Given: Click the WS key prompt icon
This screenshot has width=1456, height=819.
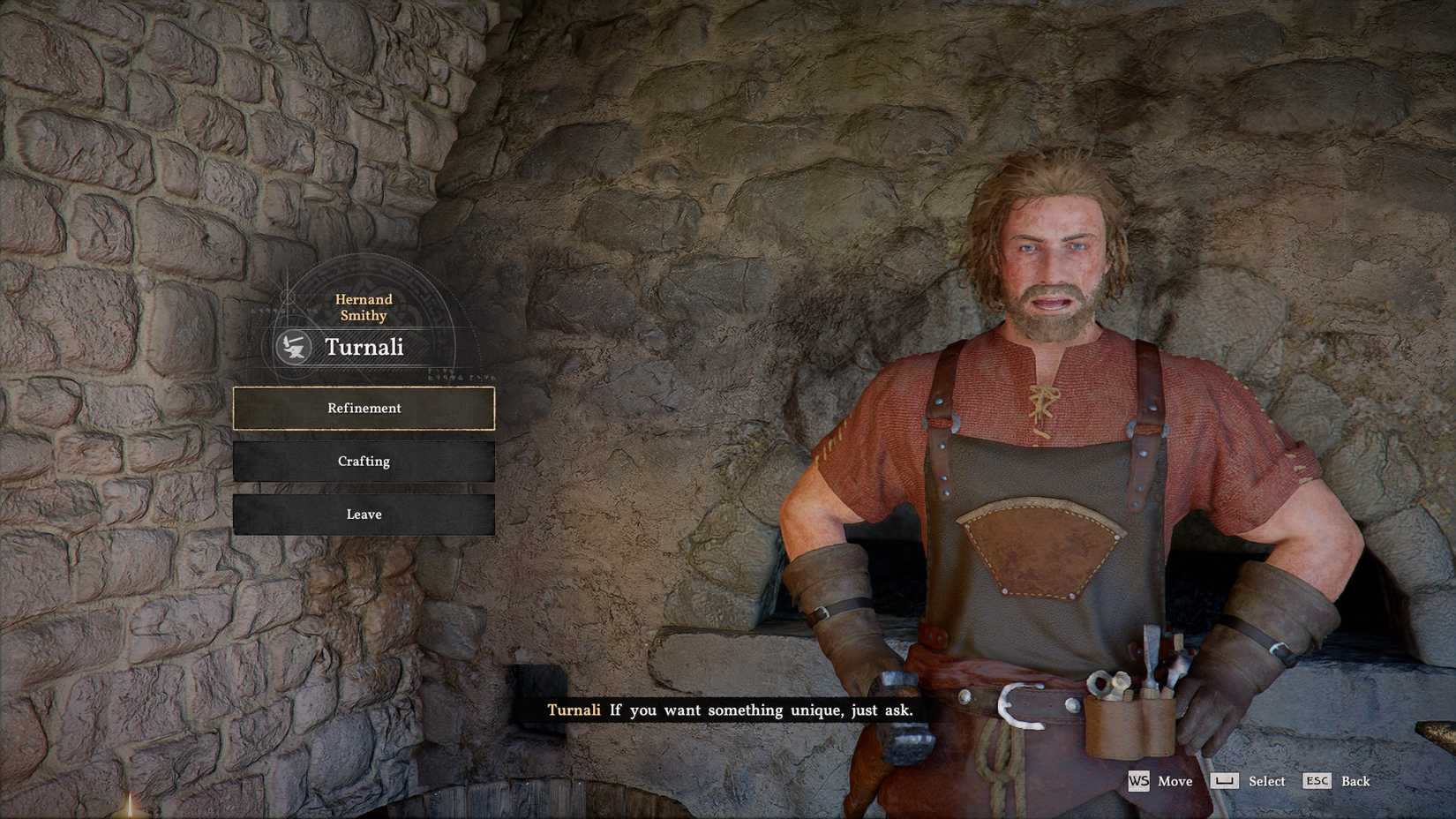Looking at the screenshot, I should pos(1139,782).
